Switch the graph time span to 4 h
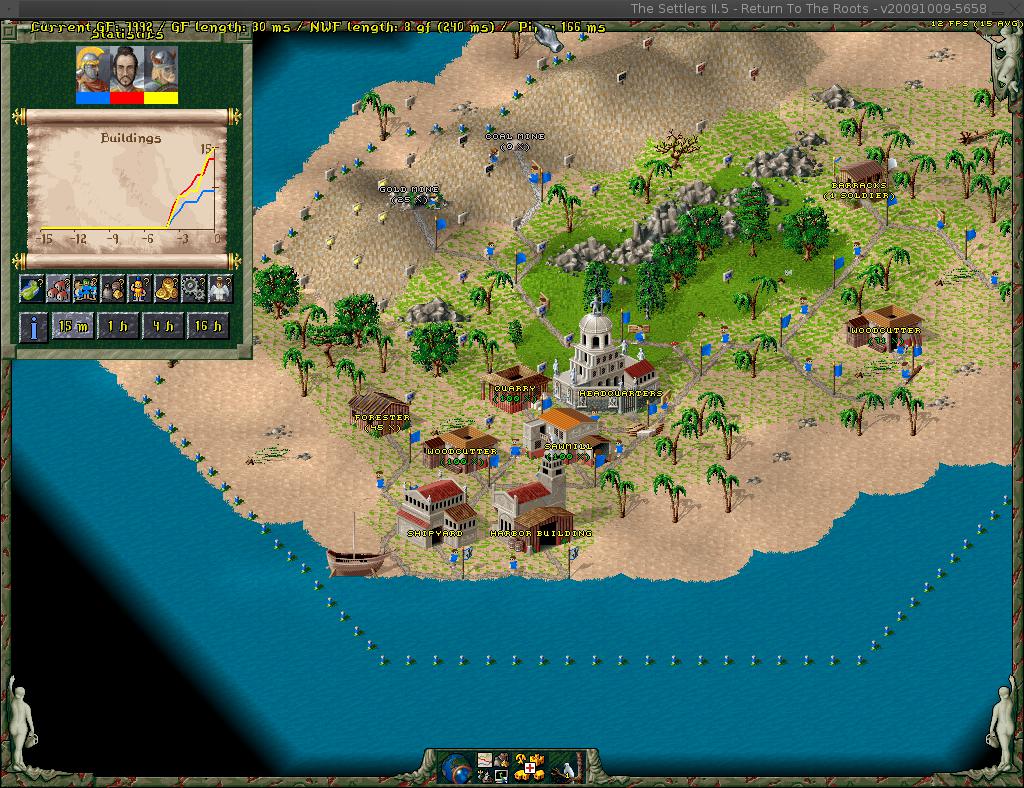This screenshot has height=788, width=1024. (163, 326)
